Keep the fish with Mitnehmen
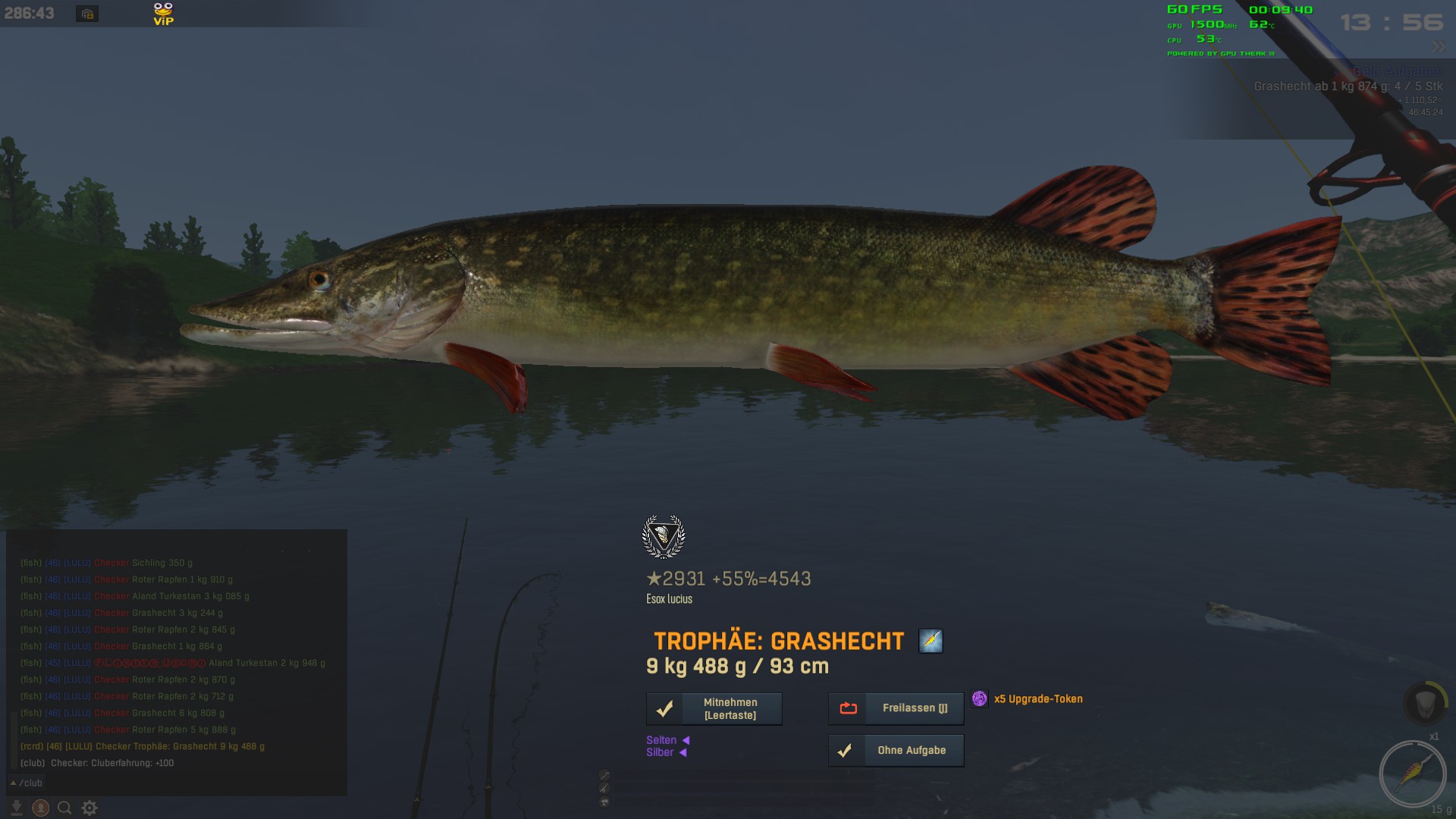Image resolution: width=1456 pixels, height=819 pixels. [714, 709]
